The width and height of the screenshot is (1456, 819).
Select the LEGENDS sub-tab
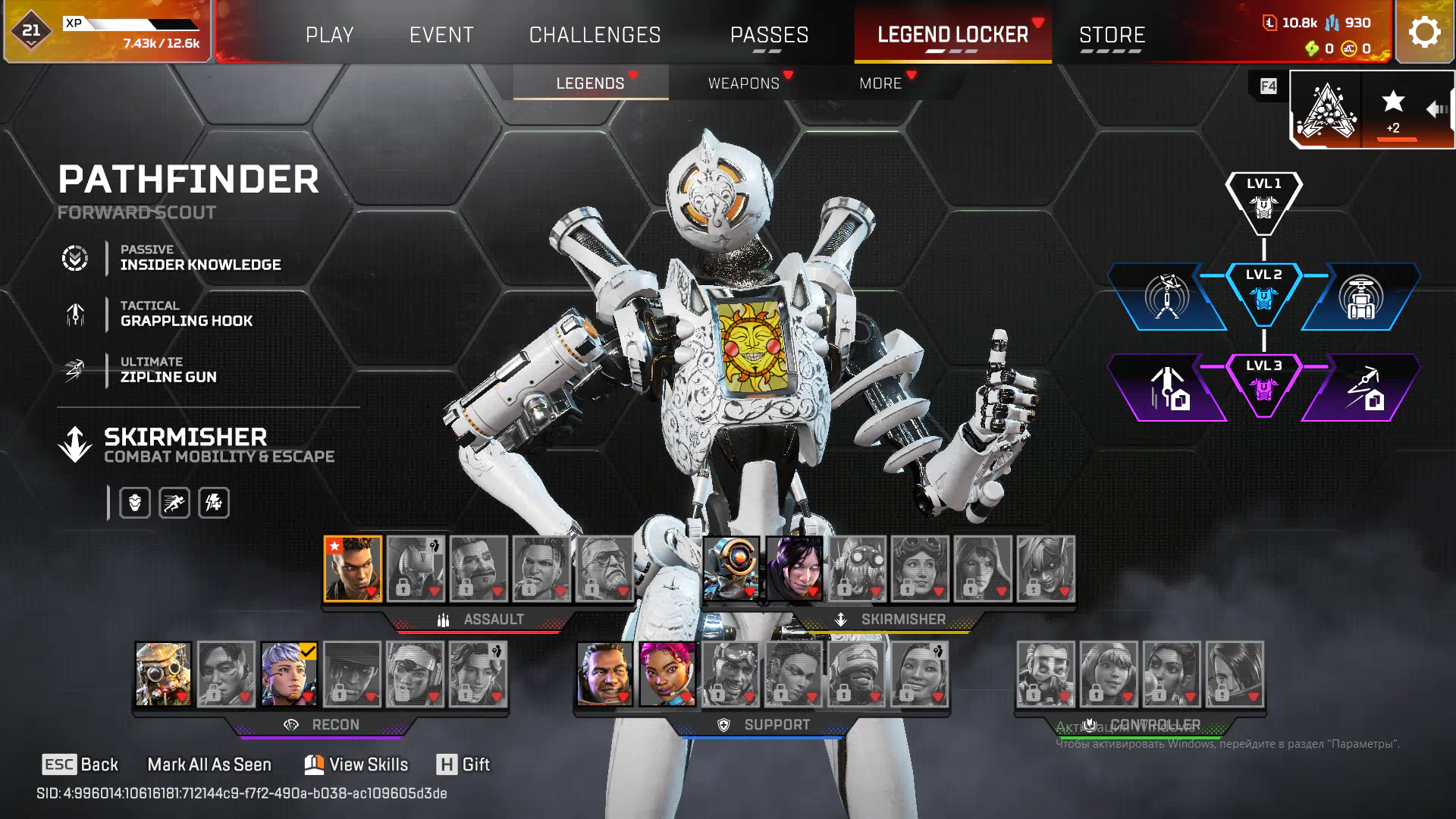590,83
